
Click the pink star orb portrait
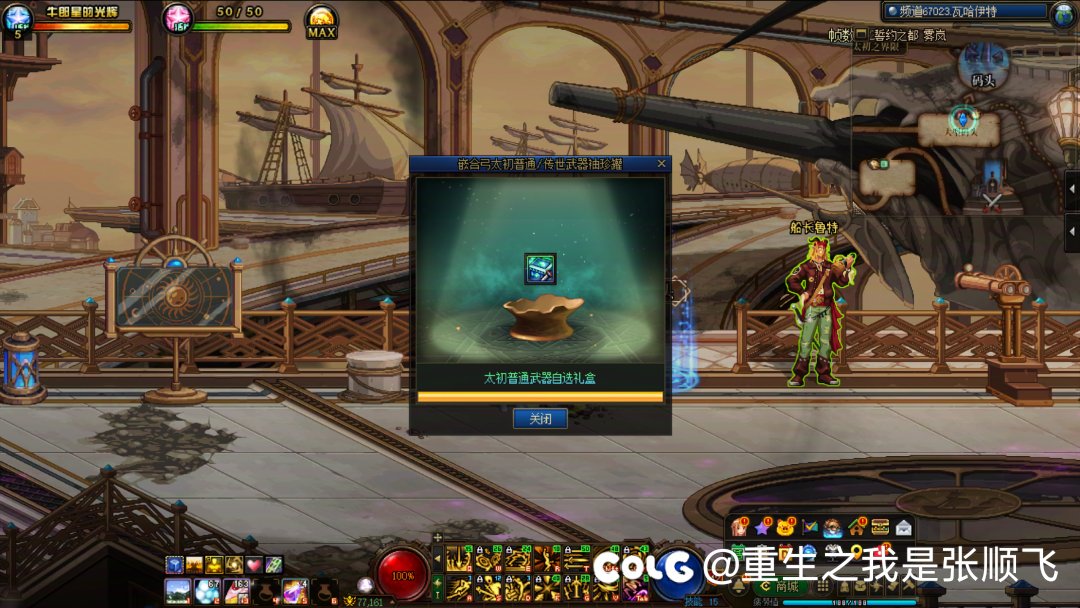pyautogui.click(x=177, y=19)
